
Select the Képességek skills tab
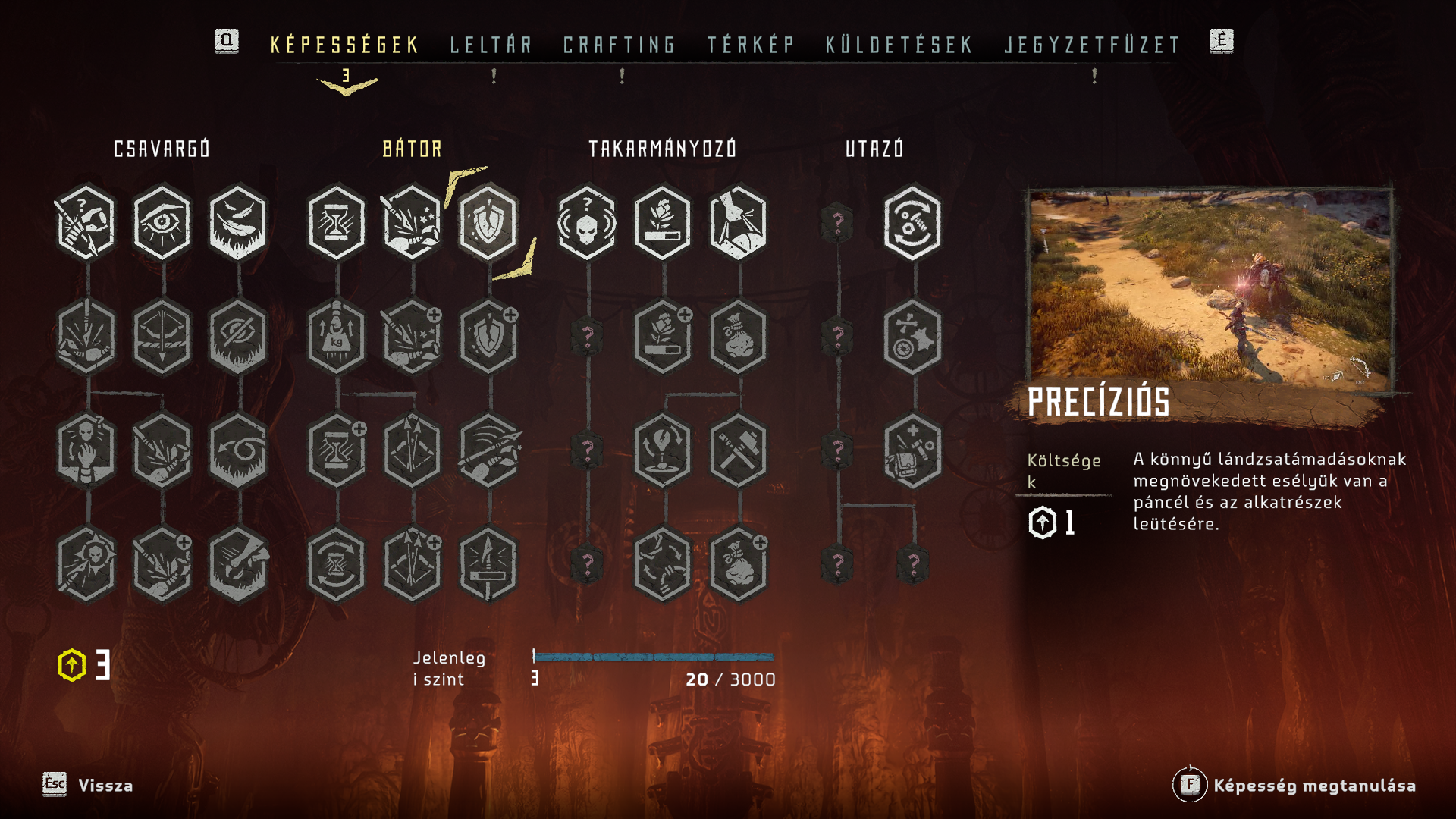tap(345, 45)
